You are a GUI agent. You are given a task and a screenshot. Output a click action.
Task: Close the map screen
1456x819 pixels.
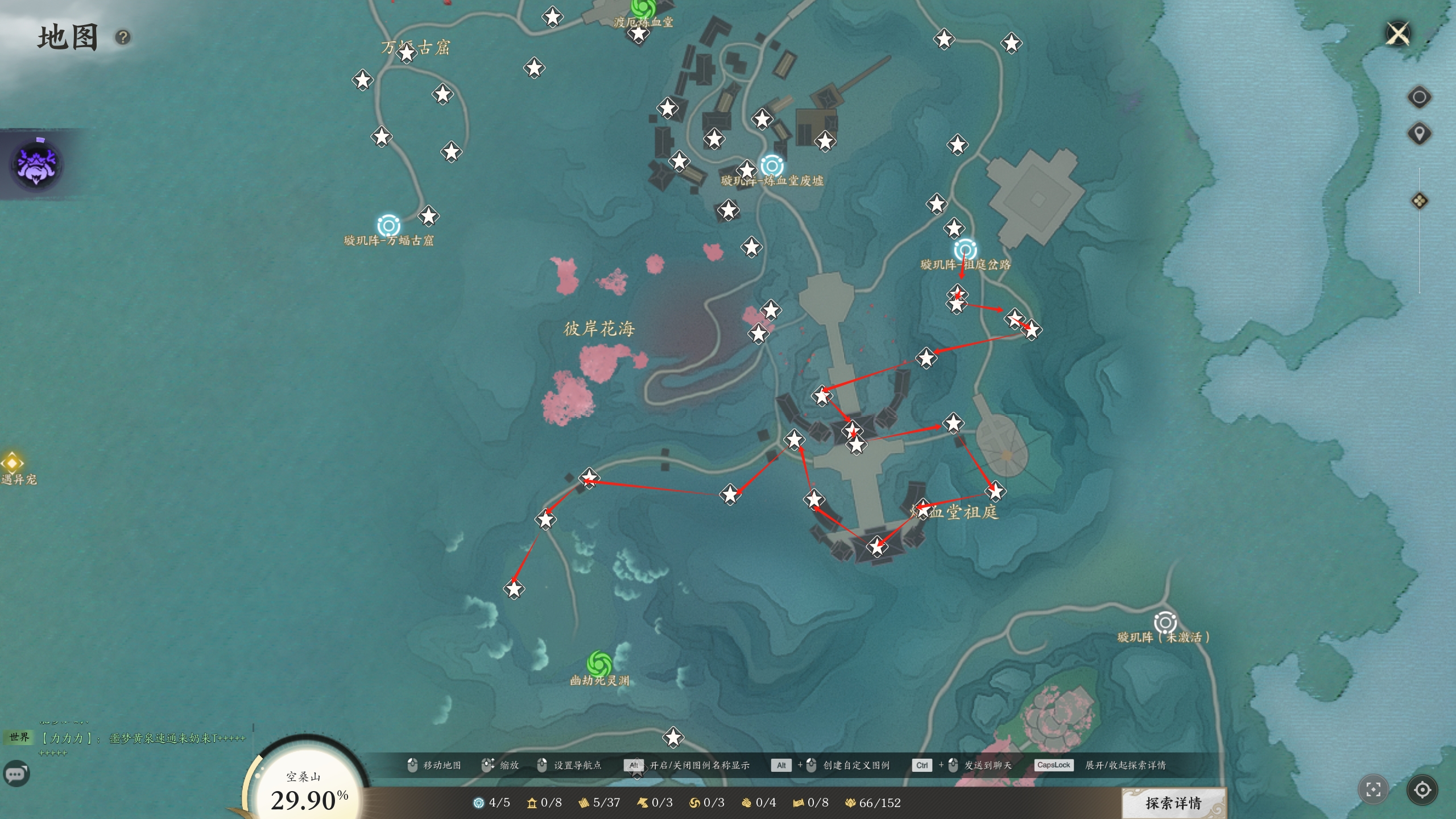pyautogui.click(x=1397, y=34)
